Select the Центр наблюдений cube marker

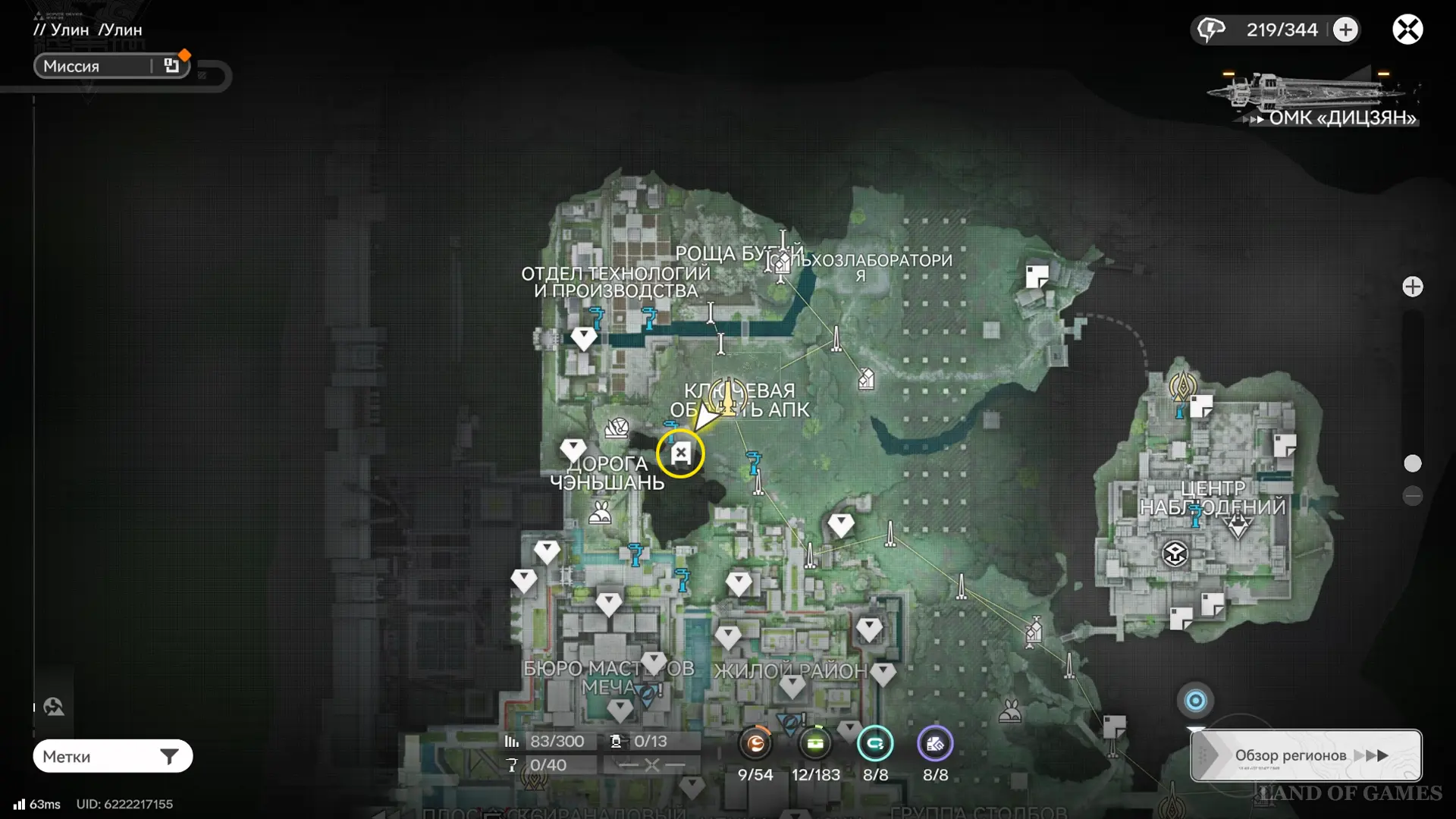(1175, 554)
